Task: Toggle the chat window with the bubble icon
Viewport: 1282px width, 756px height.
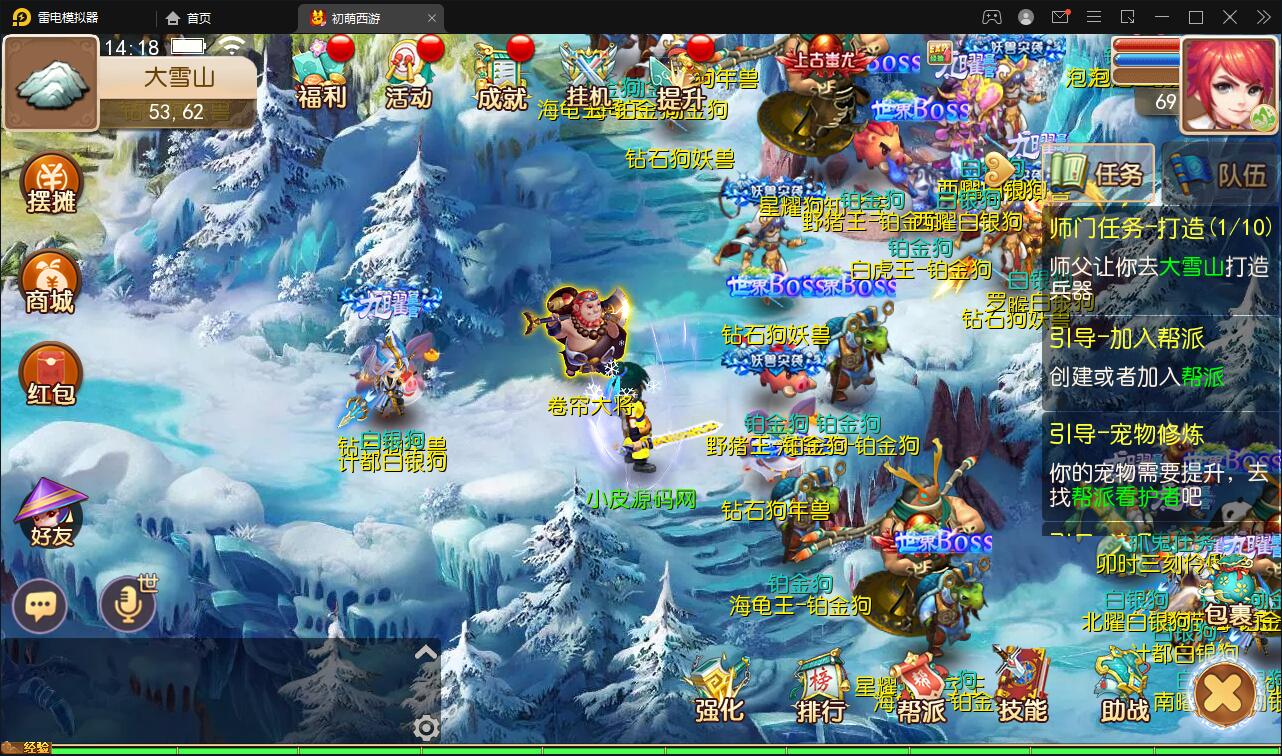Action: coord(39,606)
